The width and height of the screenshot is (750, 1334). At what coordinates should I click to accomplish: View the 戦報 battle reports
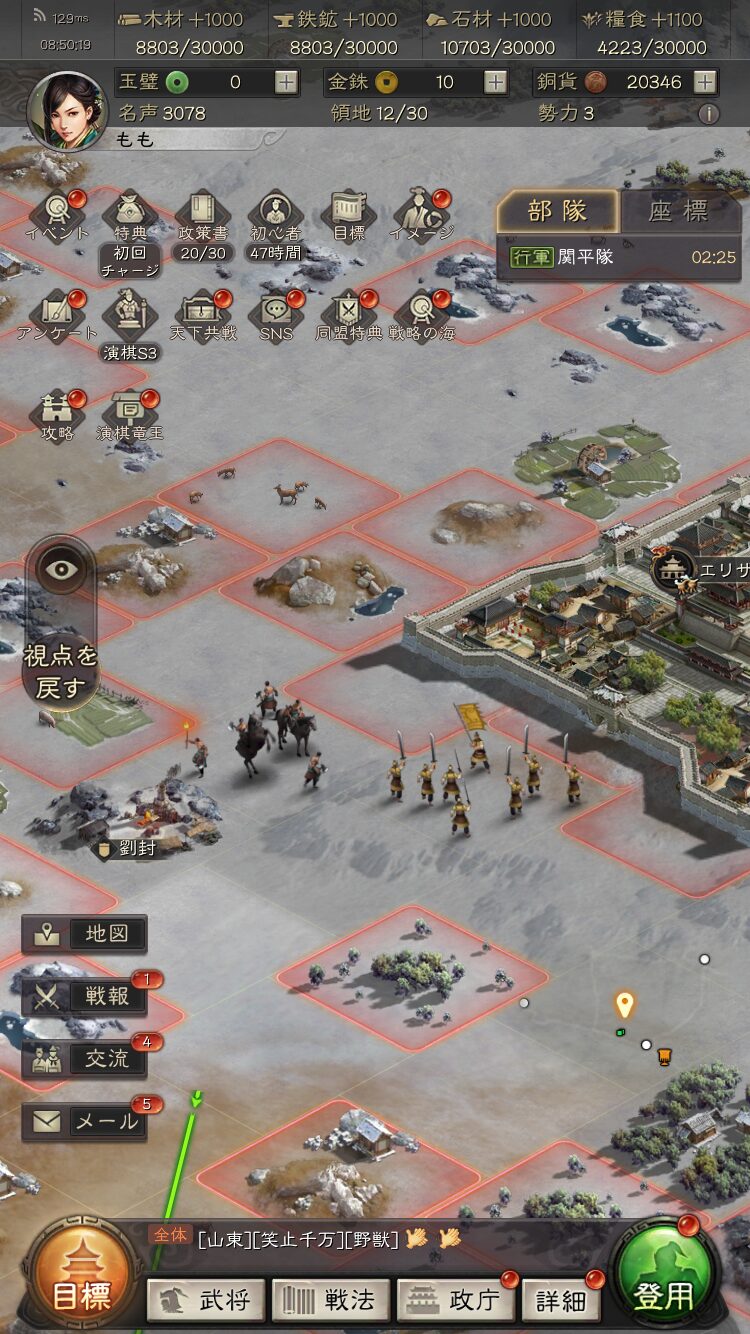point(85,996)
